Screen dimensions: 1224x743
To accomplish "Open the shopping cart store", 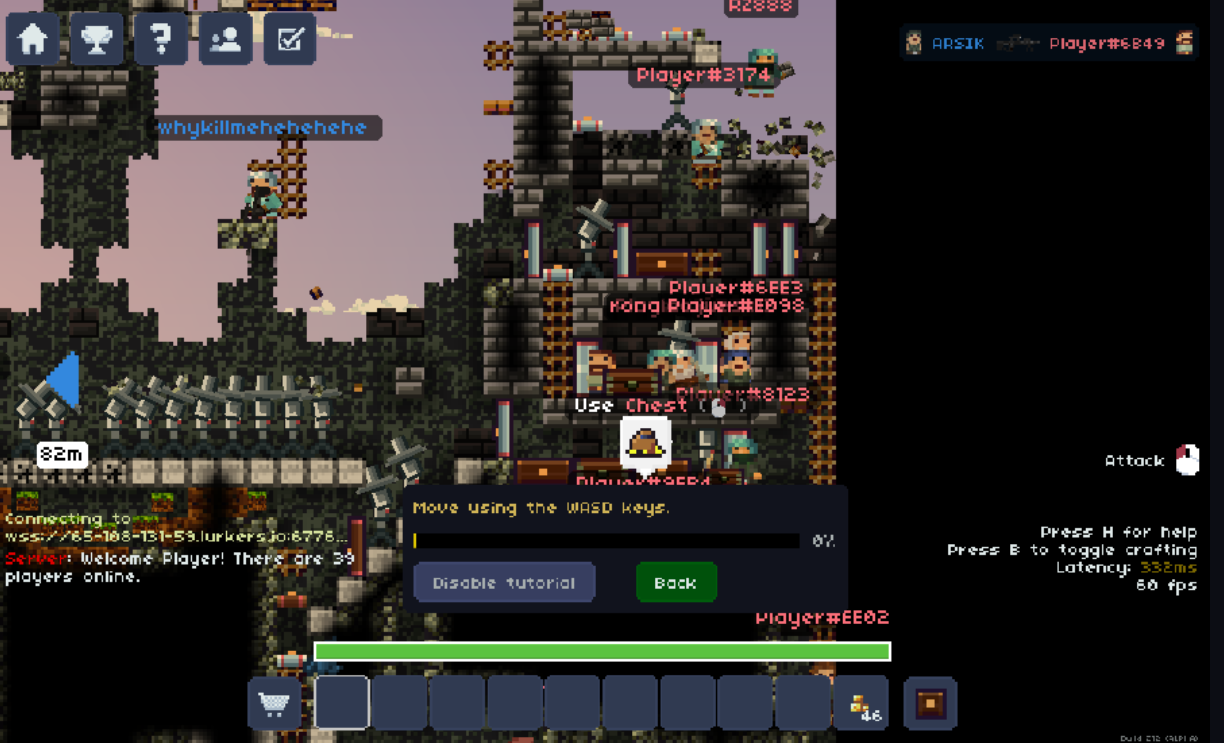I will pyautogui.click(x=274, y=703).
